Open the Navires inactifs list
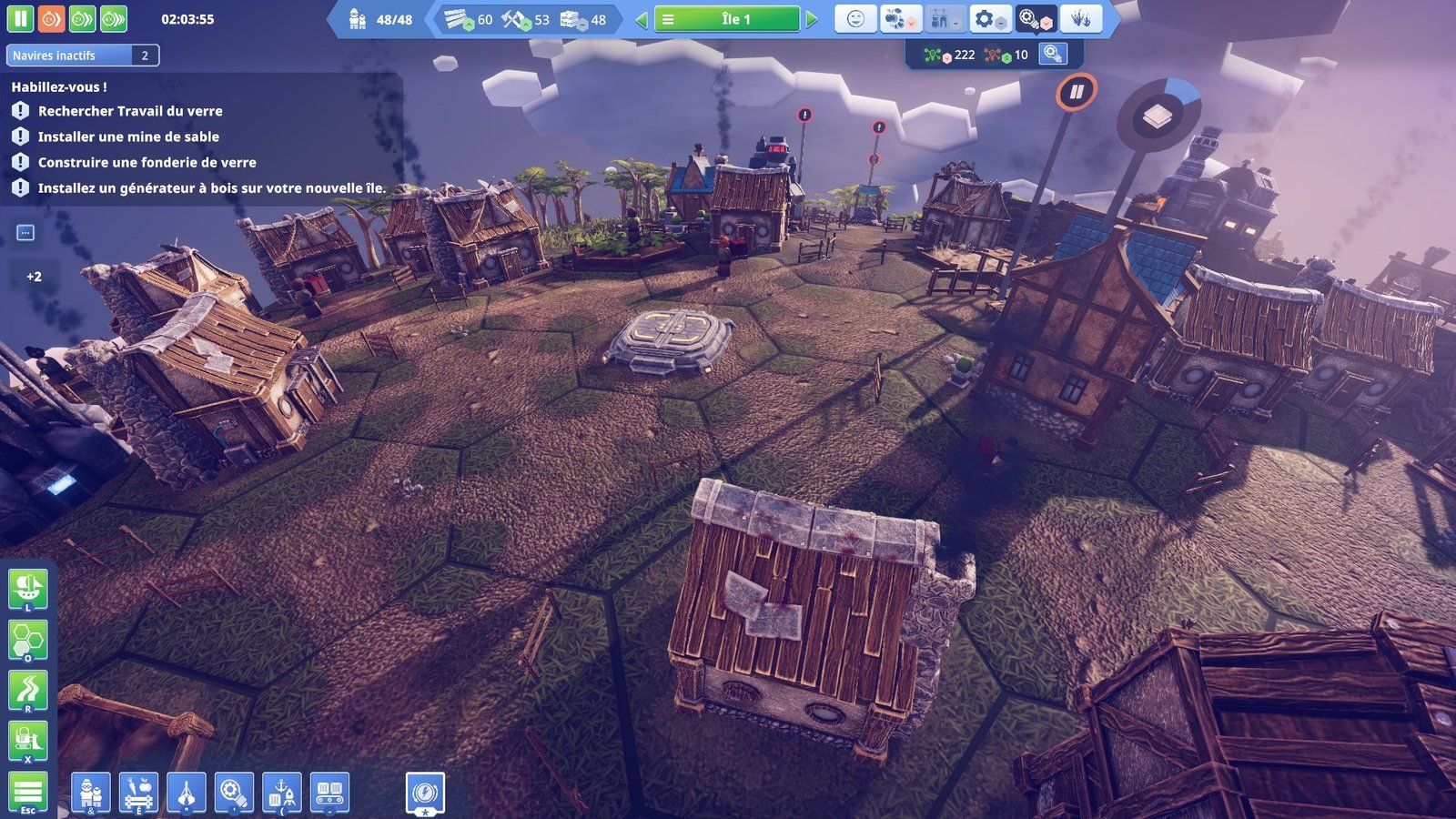The width and height of the screenshot is (1456, 819). (x=82, y=56)
